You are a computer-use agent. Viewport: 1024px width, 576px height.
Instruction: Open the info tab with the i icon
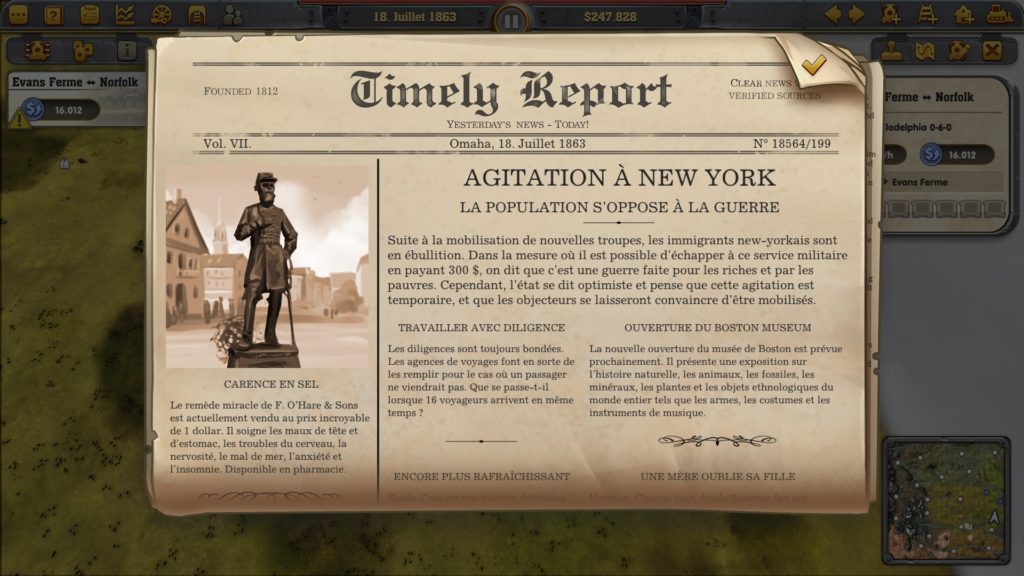point(127,50)
